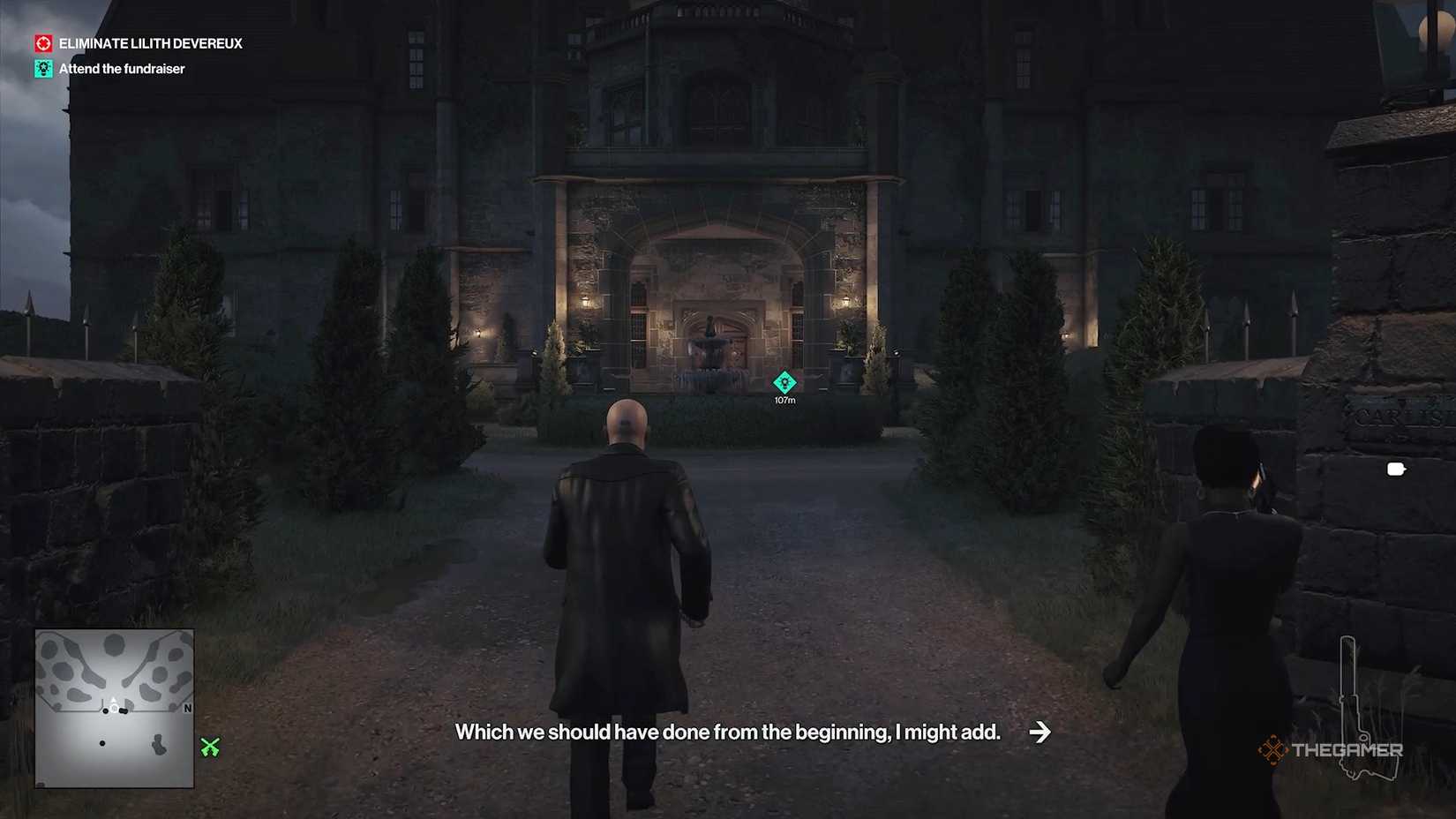Expand the minimap to full size

point(114,708)
